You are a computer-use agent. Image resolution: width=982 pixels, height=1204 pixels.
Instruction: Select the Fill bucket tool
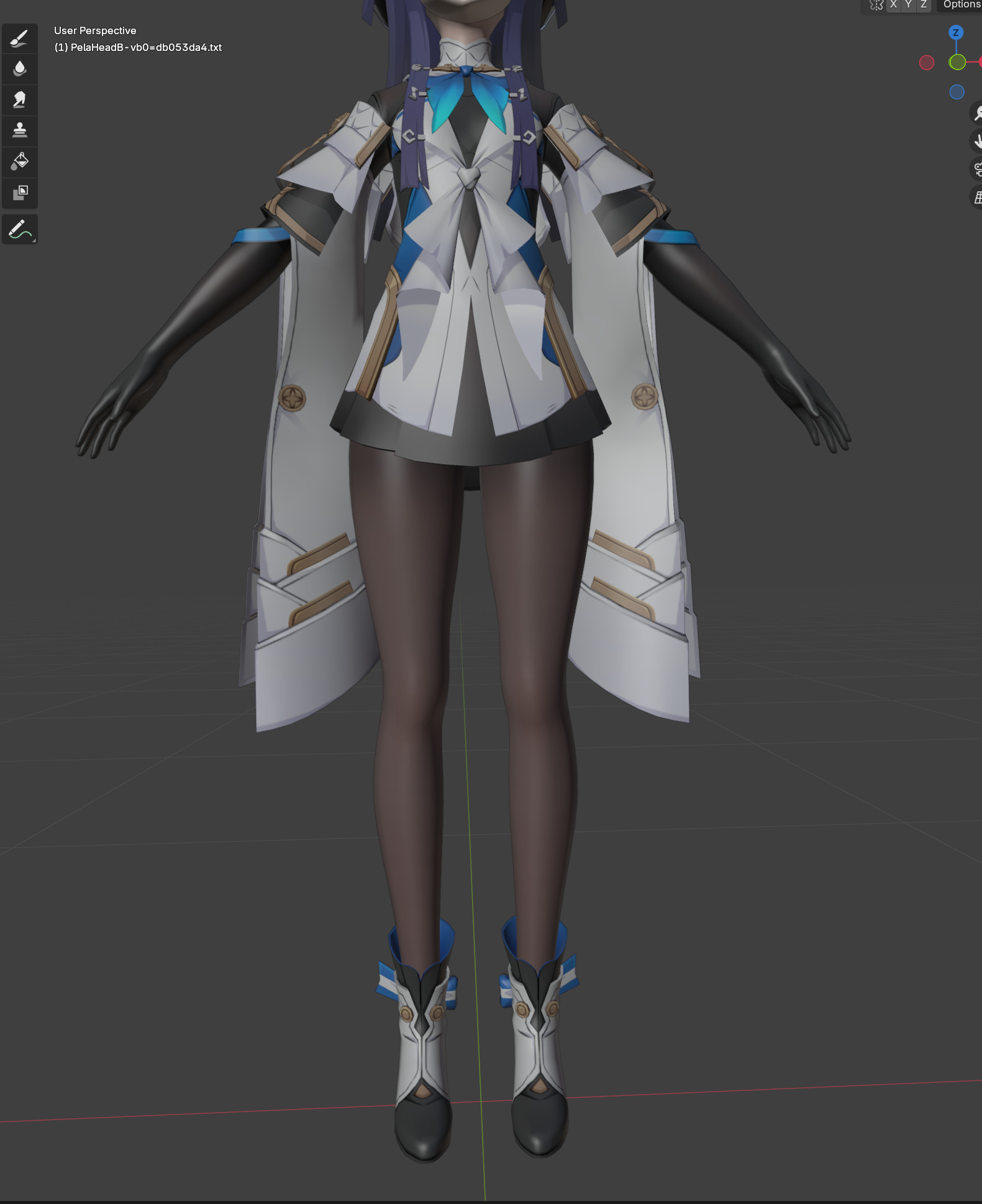[19, 163]
